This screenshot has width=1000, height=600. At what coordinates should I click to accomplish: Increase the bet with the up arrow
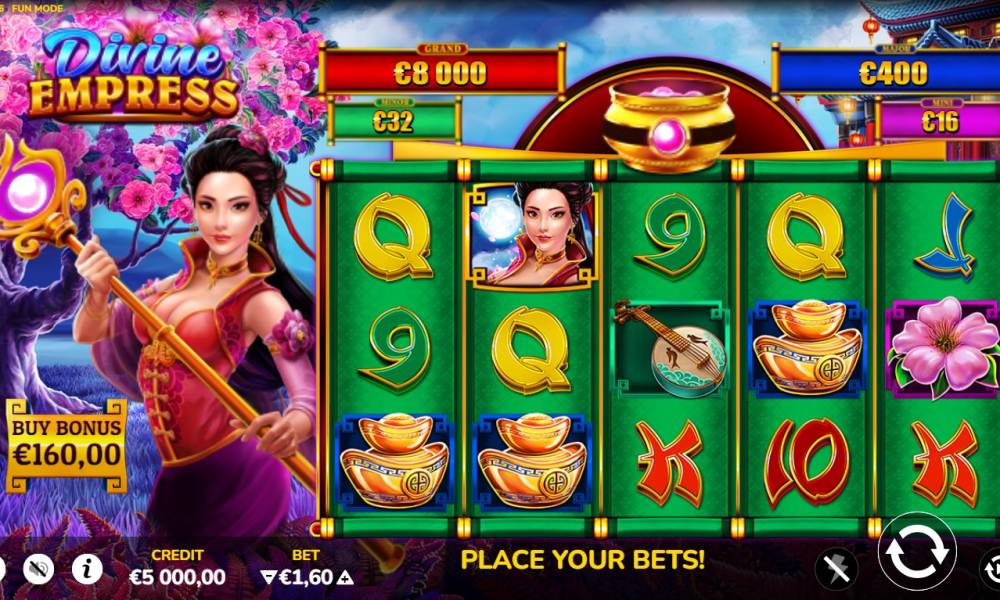tap(346, 577)
